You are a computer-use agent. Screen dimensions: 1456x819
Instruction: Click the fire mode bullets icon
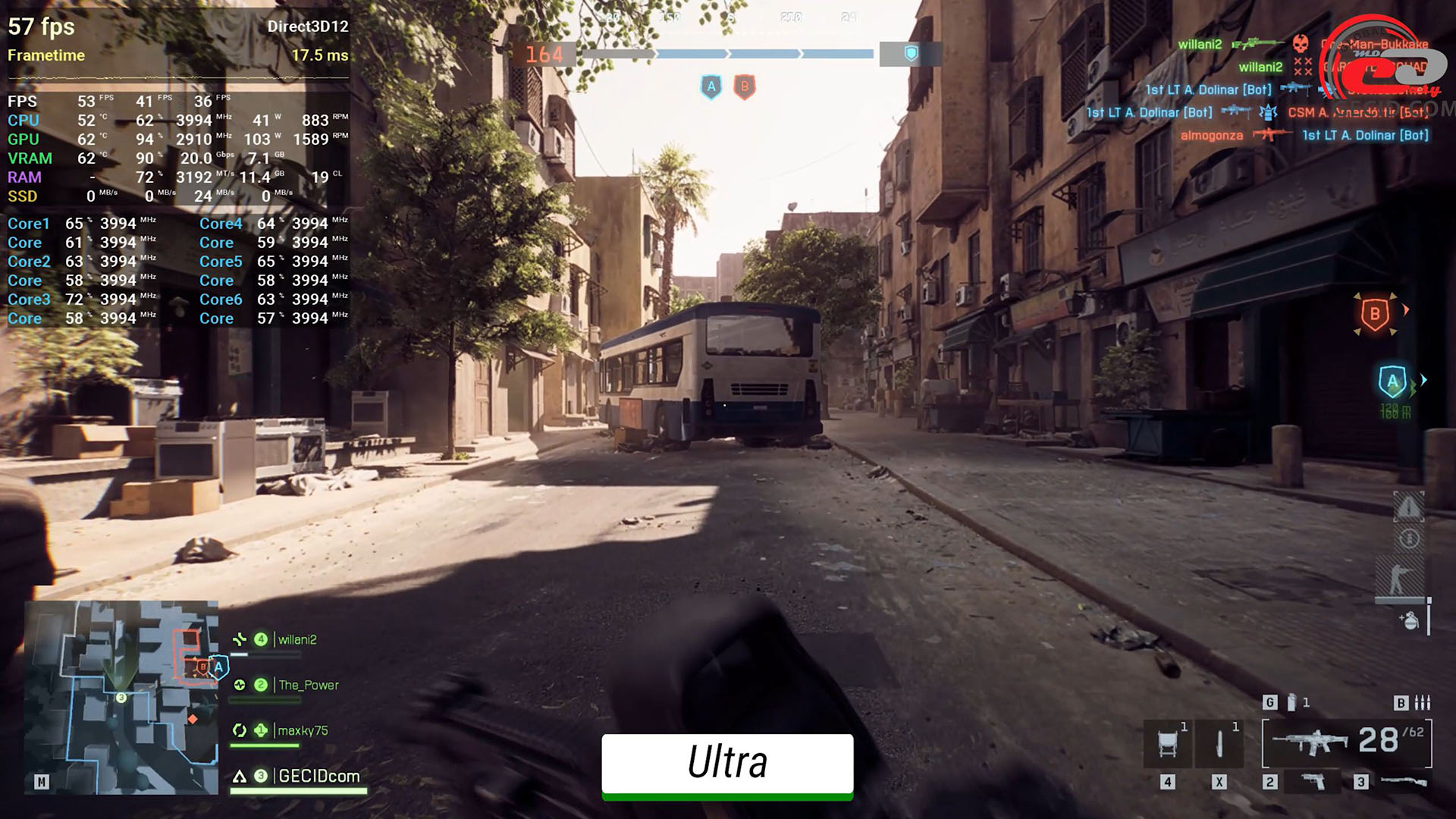click(1423, 702)
